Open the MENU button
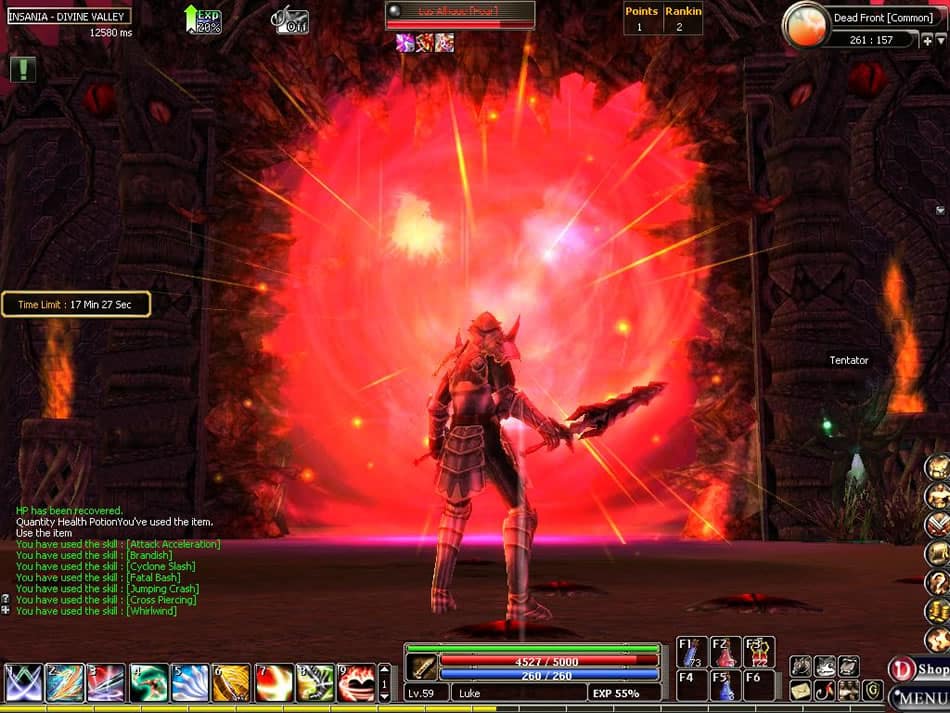Screen dimensions: 950x713 click(x=920, y=696)
